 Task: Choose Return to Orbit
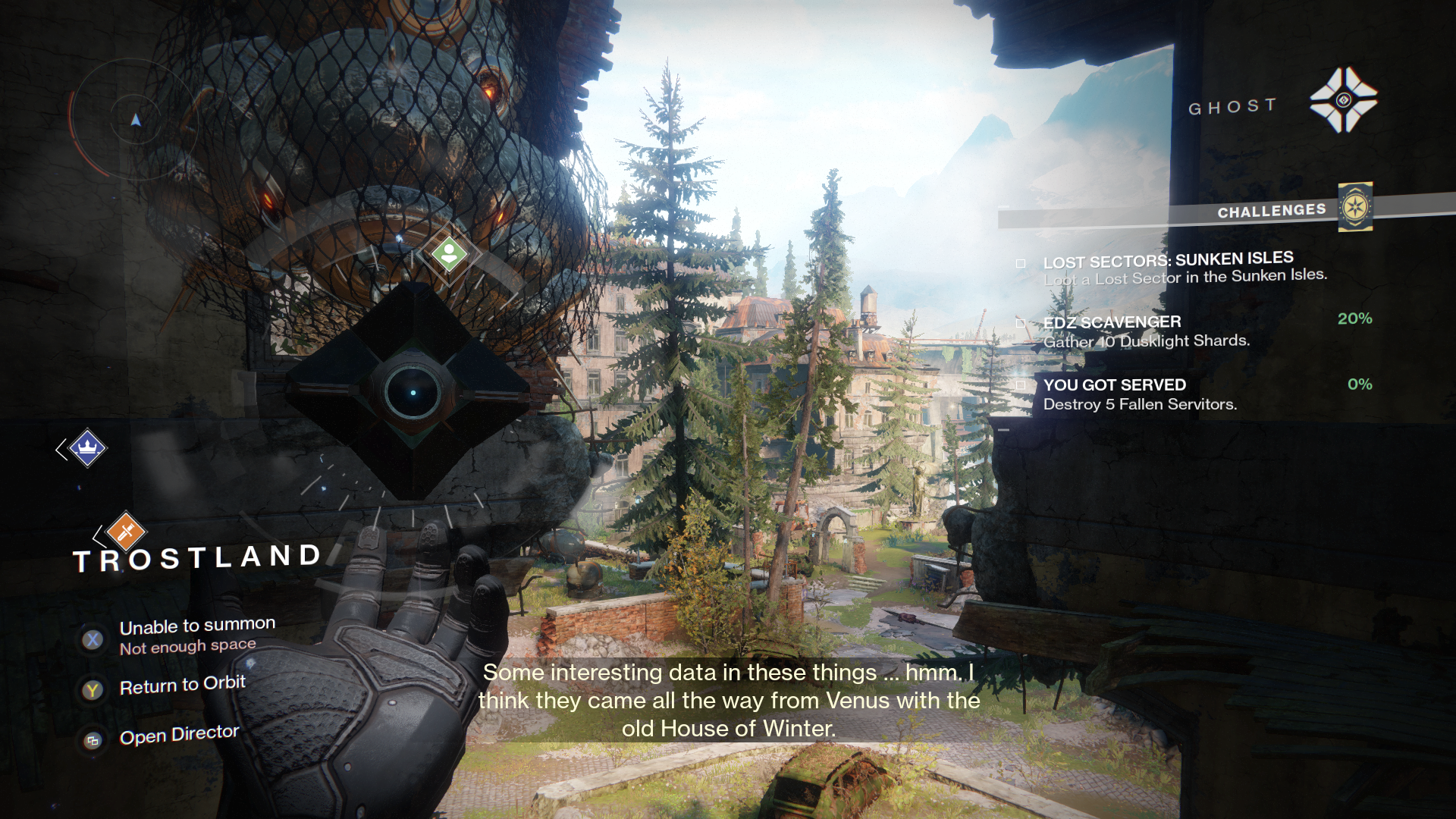pyautogui.click(x=182, y=686)
